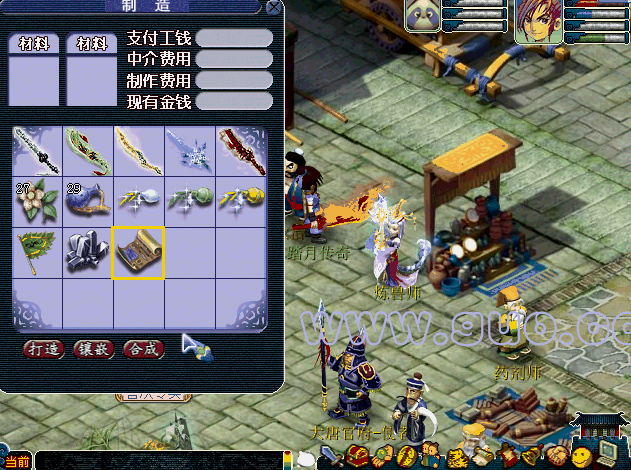
Task: Pick the grey ore crystal item
Action: coord(88,252)
